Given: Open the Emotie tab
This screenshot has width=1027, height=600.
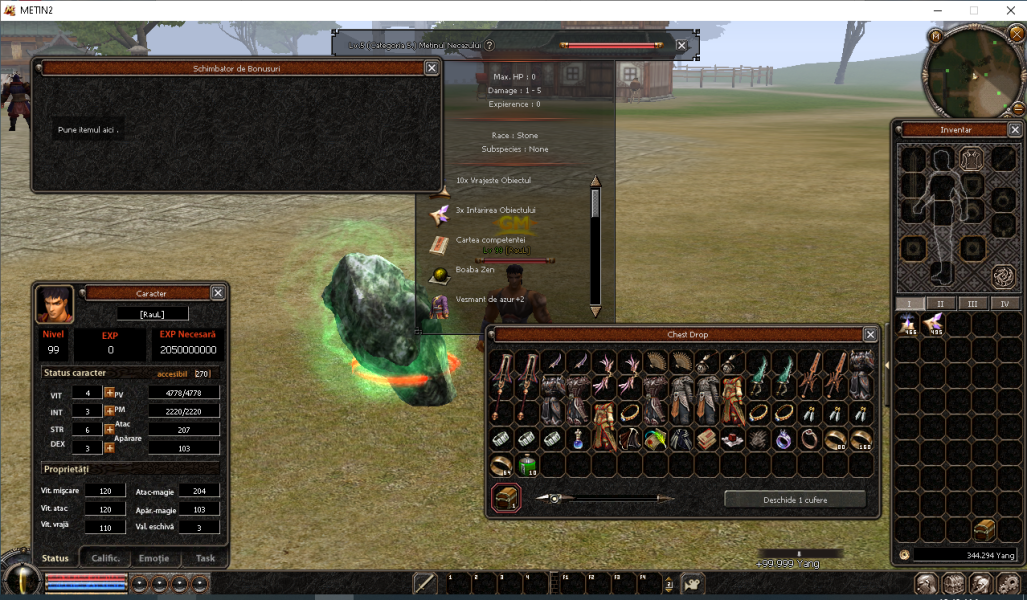Looking at the screenshot, I should point(154,558).
